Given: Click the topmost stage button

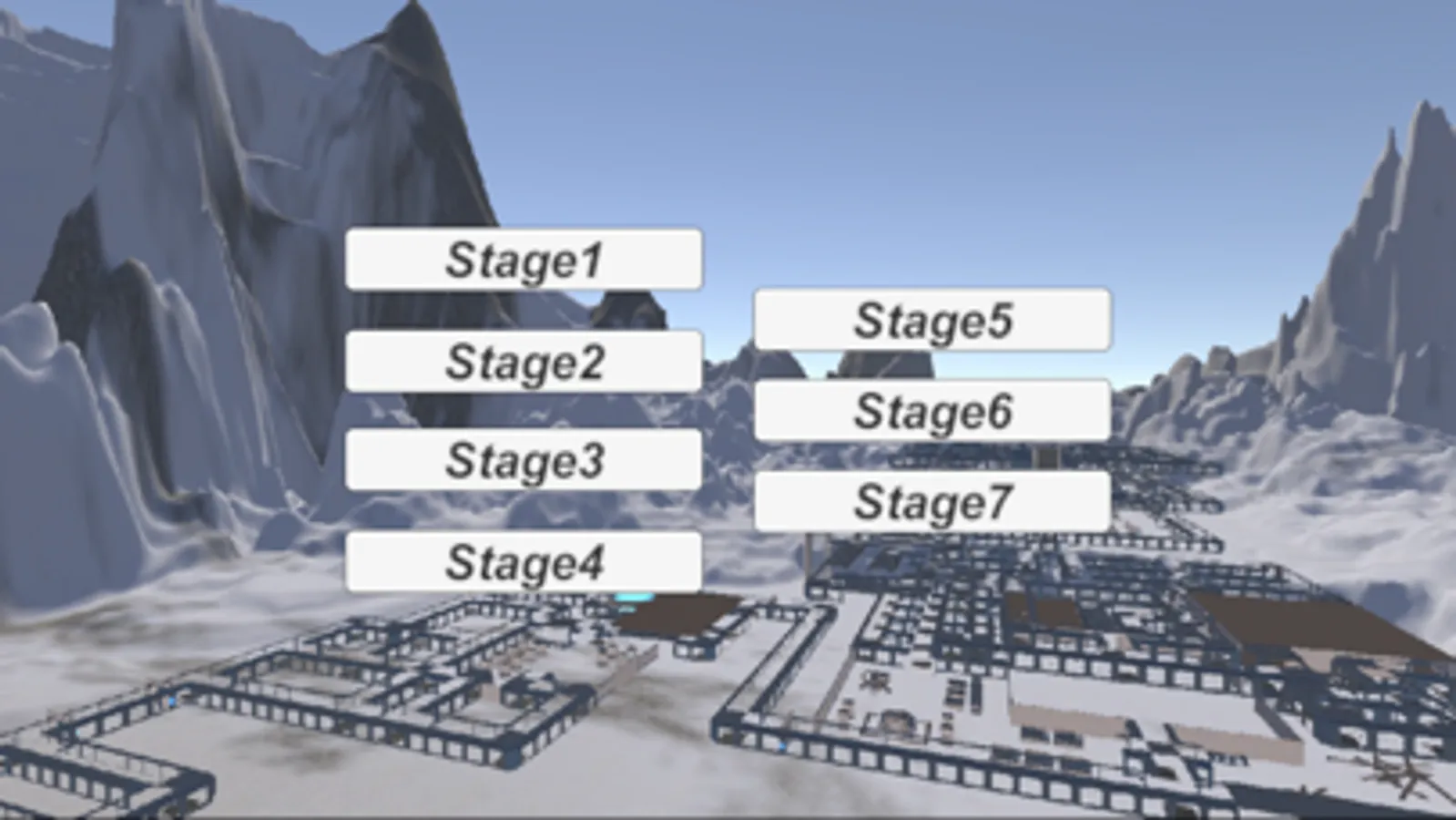Looking at the screenshot, I should tap(526, 260).
